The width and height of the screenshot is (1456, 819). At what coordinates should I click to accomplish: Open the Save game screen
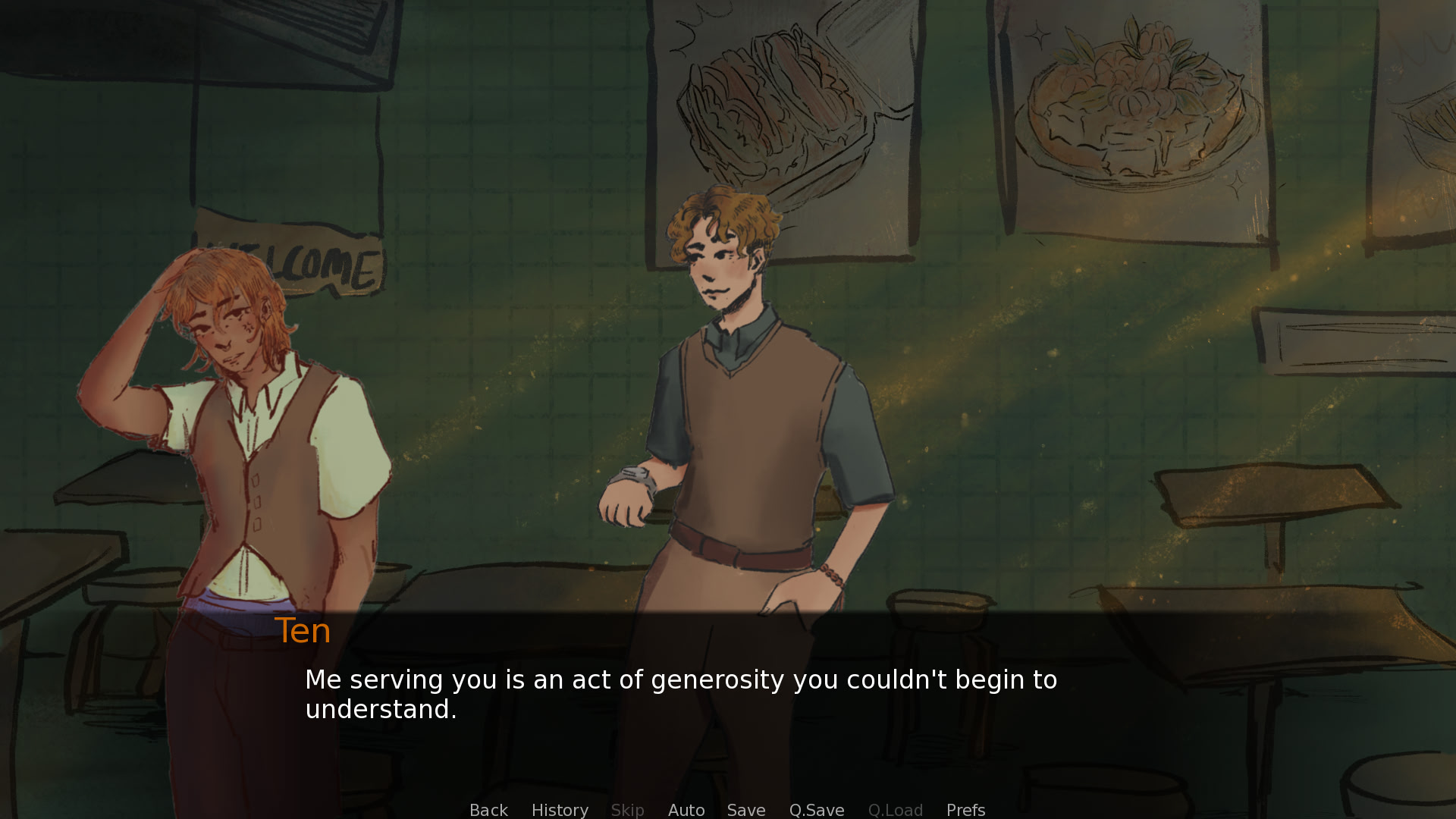click(746, 810)
